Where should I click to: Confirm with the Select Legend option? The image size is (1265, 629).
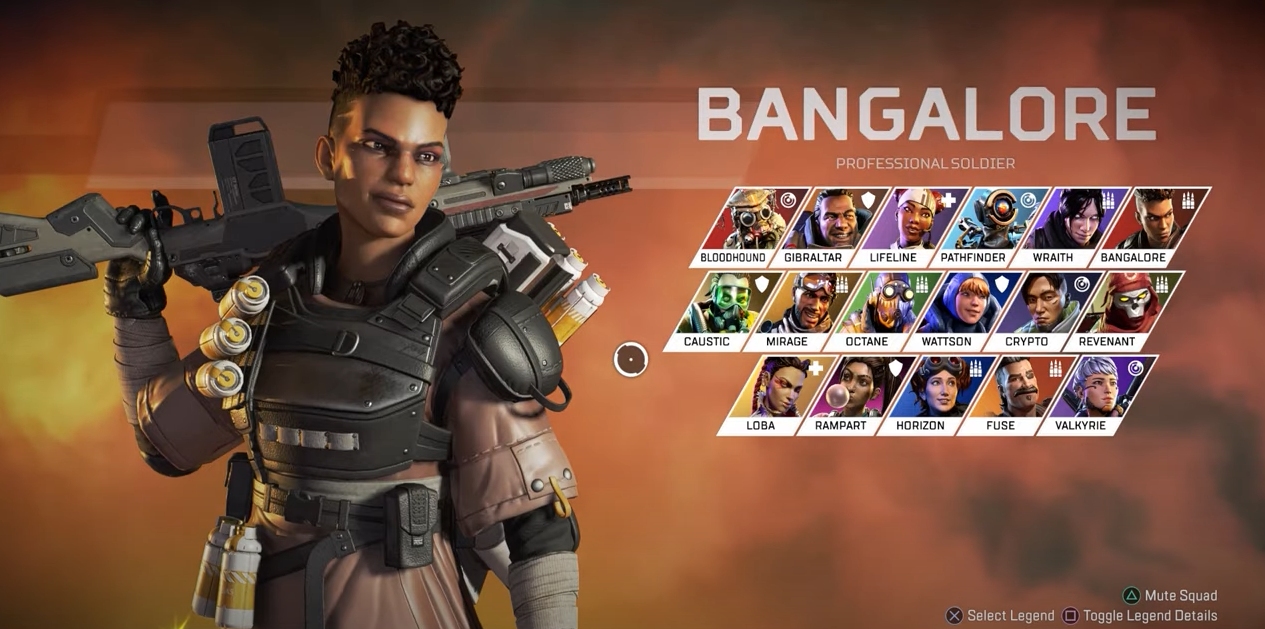click(x=1000, y=616)
